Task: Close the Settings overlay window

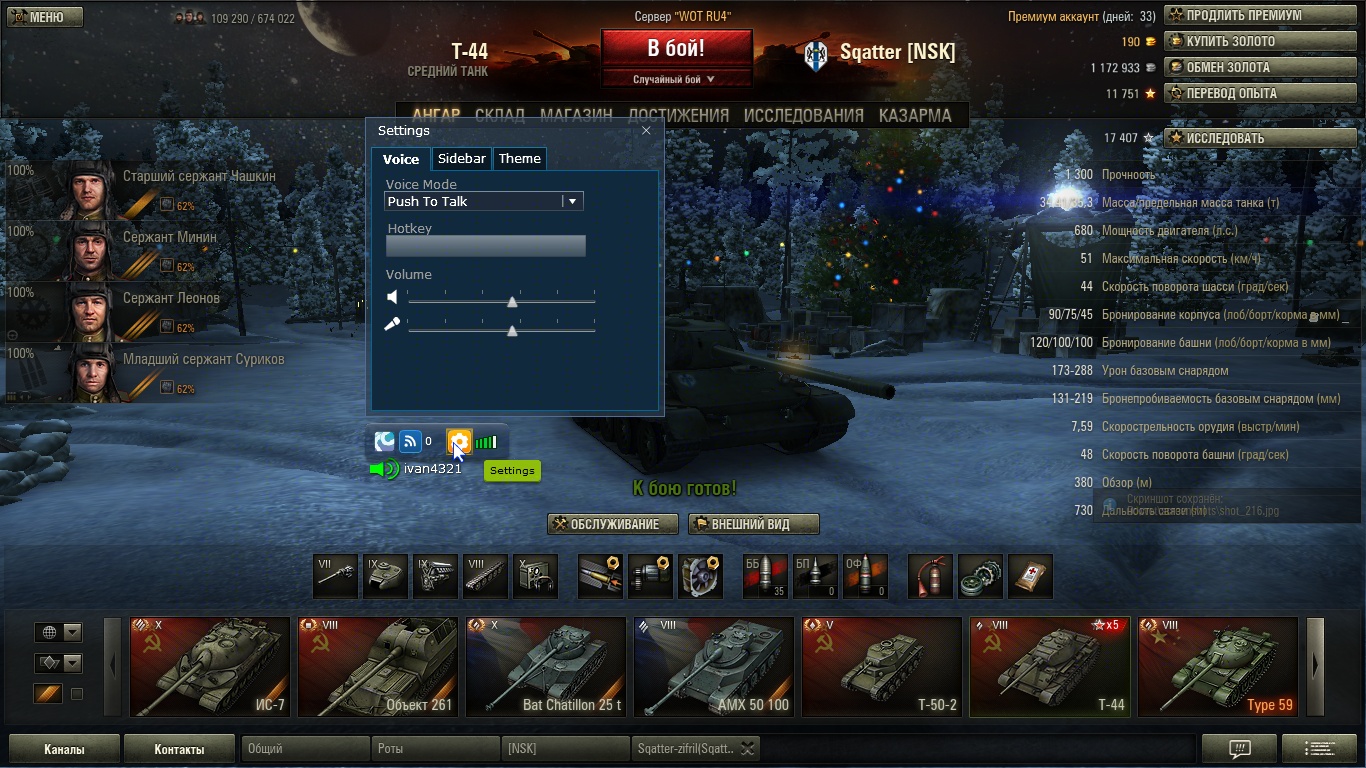Action: click(646, 131)
